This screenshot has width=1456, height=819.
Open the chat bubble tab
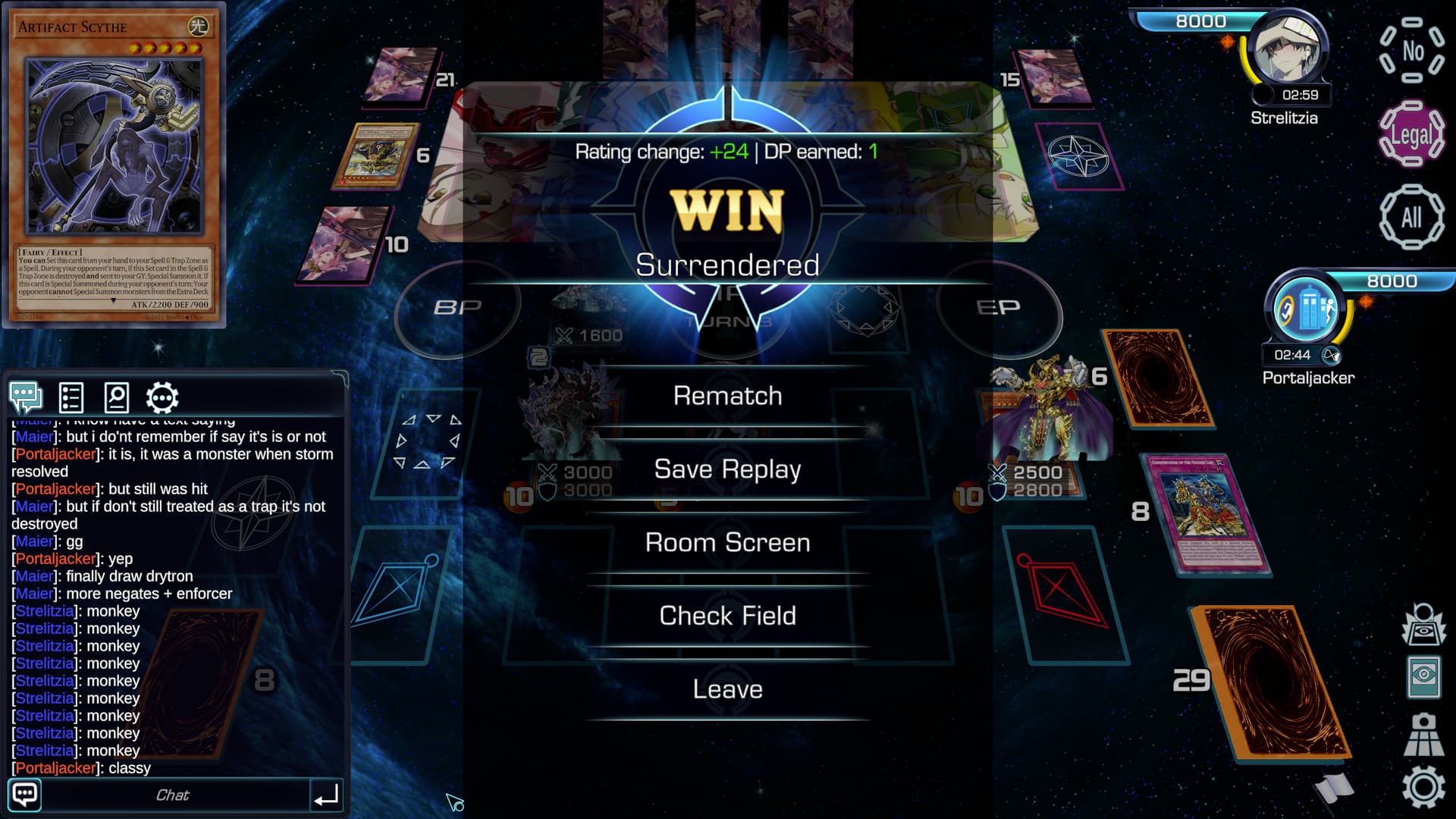pyautogui.click(x=26, y=397)
